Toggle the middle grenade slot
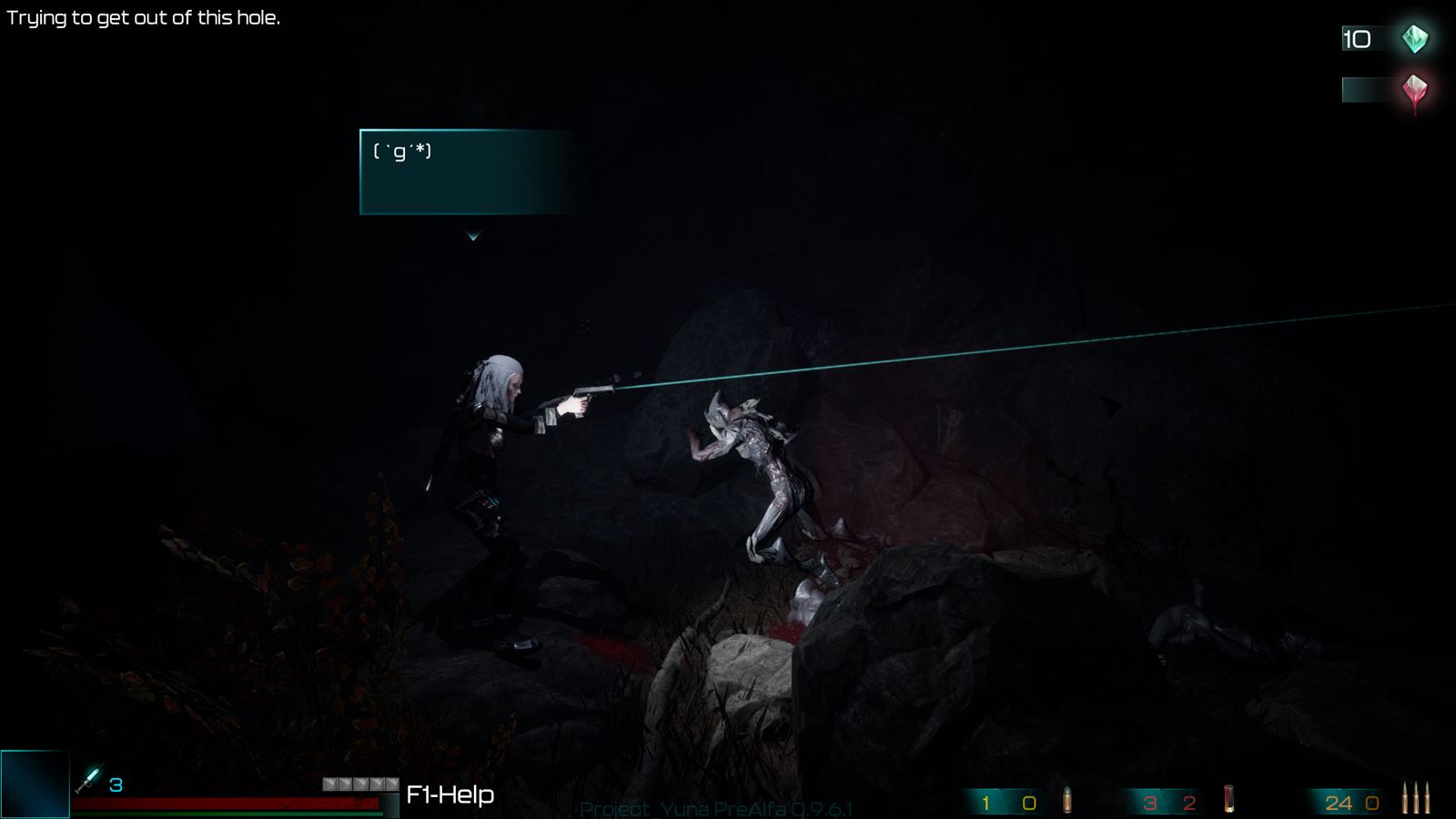This screenshot has width=1456, height=819. (x=359, y=783)
